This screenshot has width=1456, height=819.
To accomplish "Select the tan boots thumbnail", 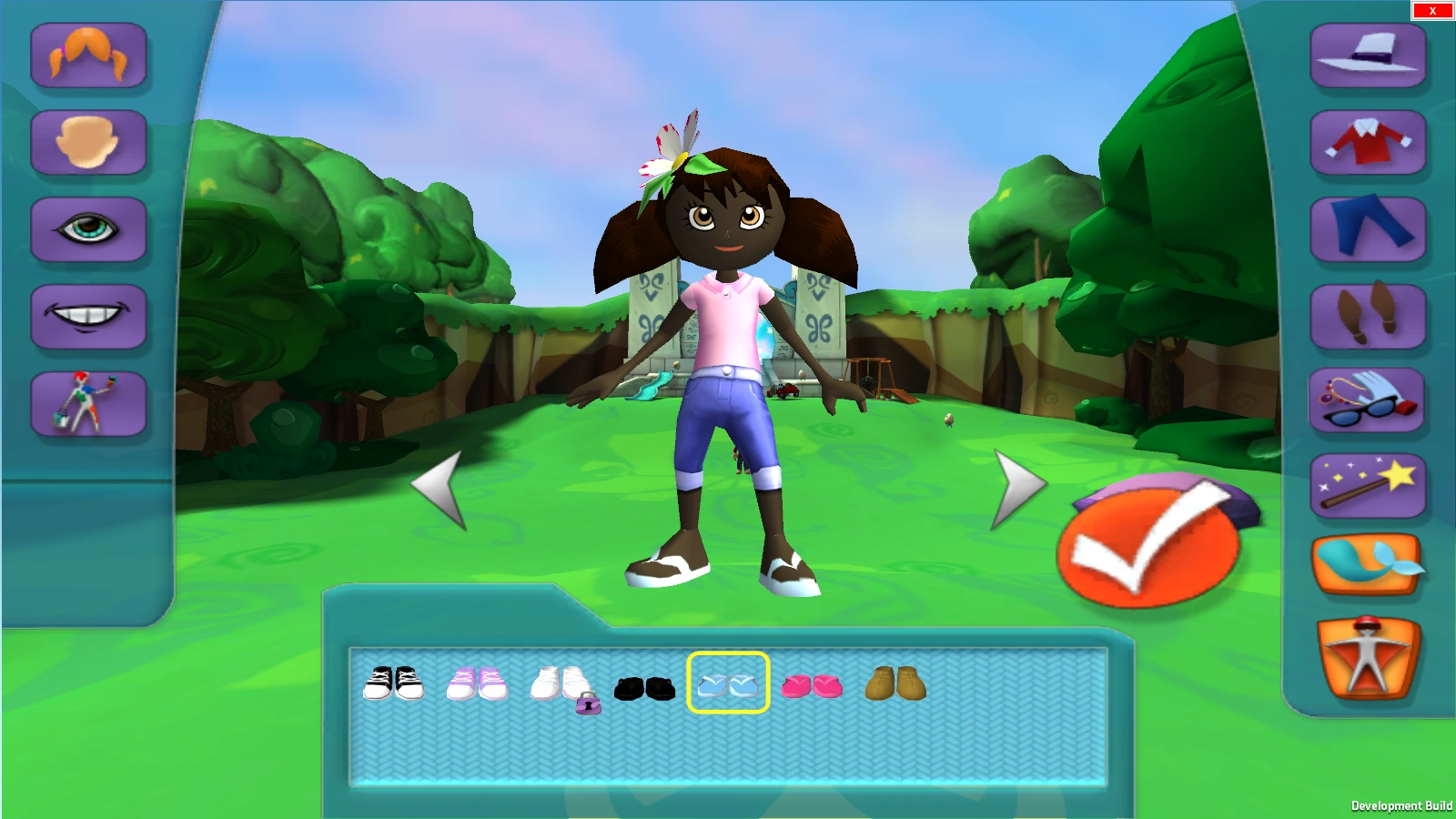I will click(897, 687).
